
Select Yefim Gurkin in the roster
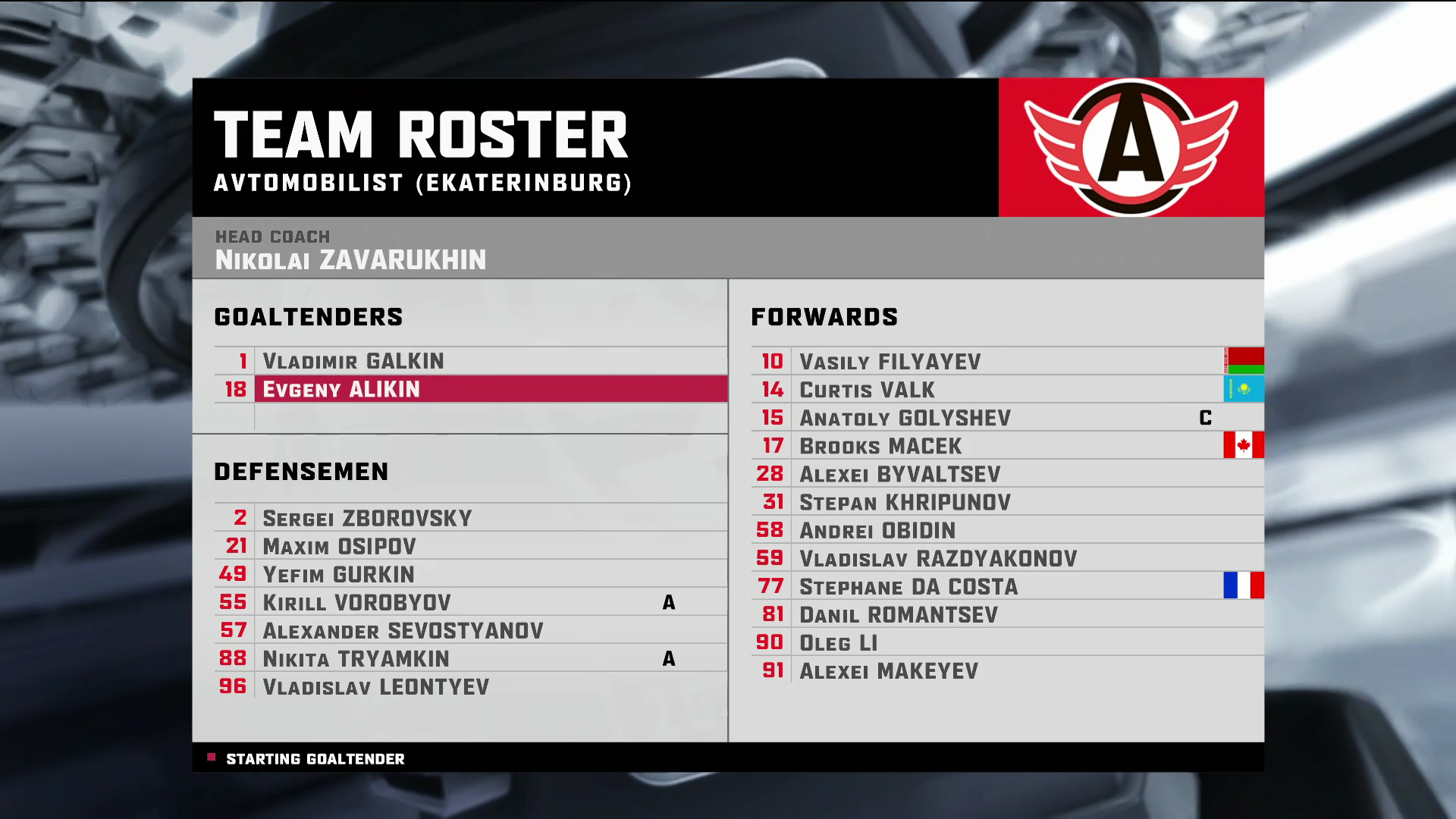(338, 574)
